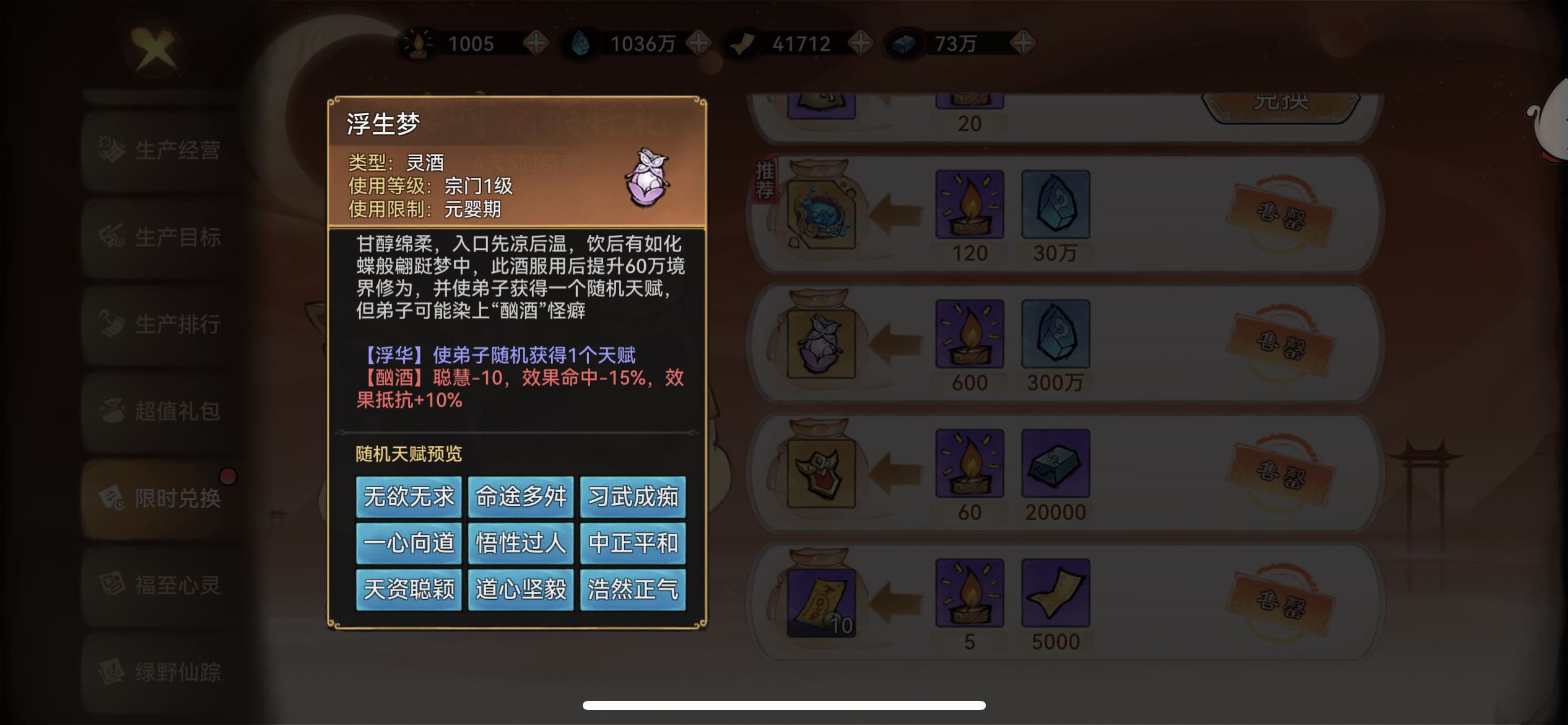Select the 无欲无求 talent preview button
The height and width of the screenshot is (725, 1568).
pyautogui.click(x=407, y=496)
